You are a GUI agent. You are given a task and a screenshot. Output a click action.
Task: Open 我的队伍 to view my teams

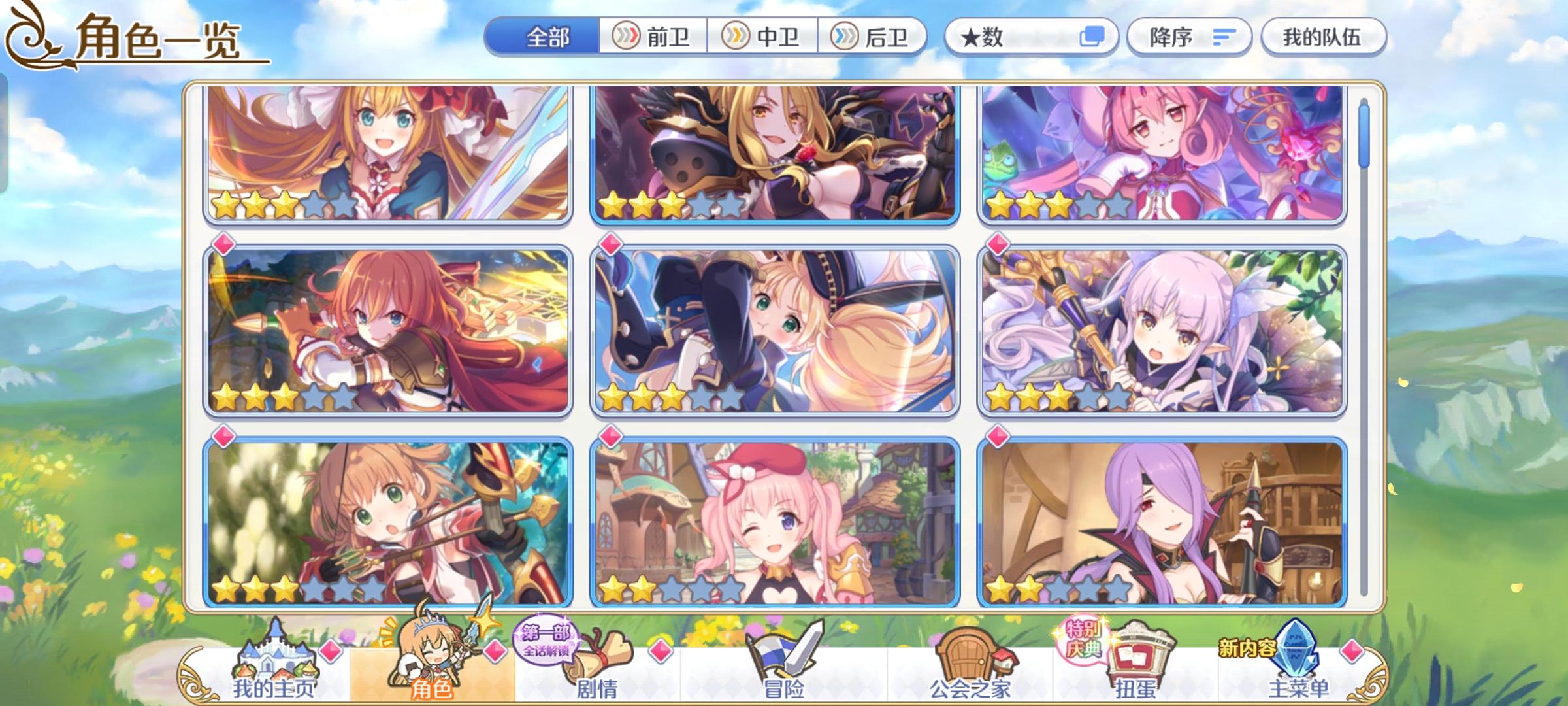[x=1322, y=37]
